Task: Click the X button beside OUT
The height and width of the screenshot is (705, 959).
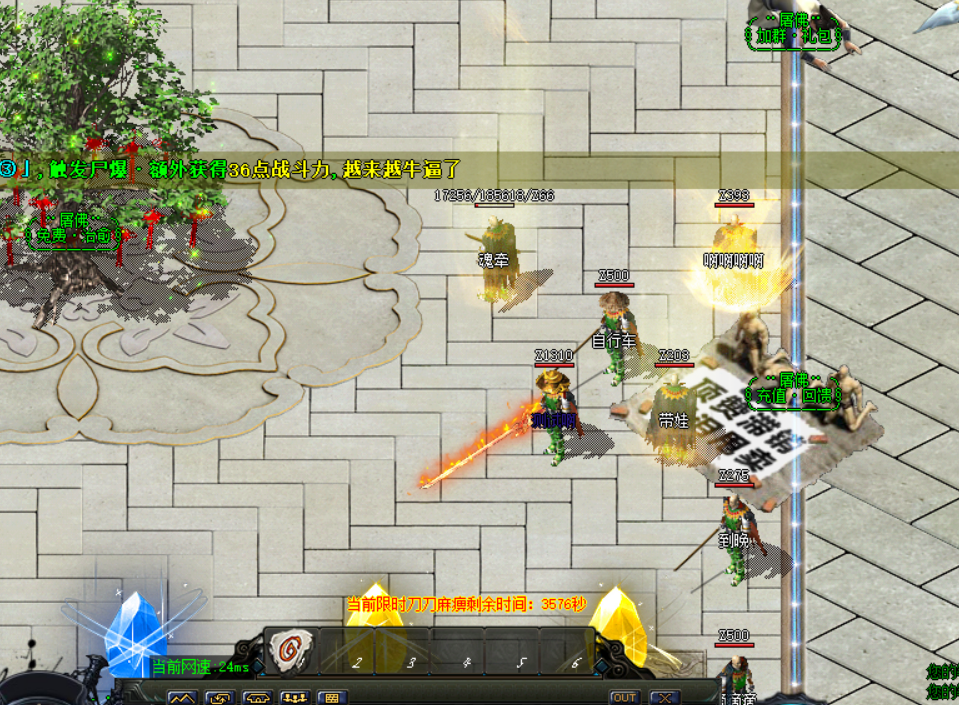Action: (x=663, y=697)
